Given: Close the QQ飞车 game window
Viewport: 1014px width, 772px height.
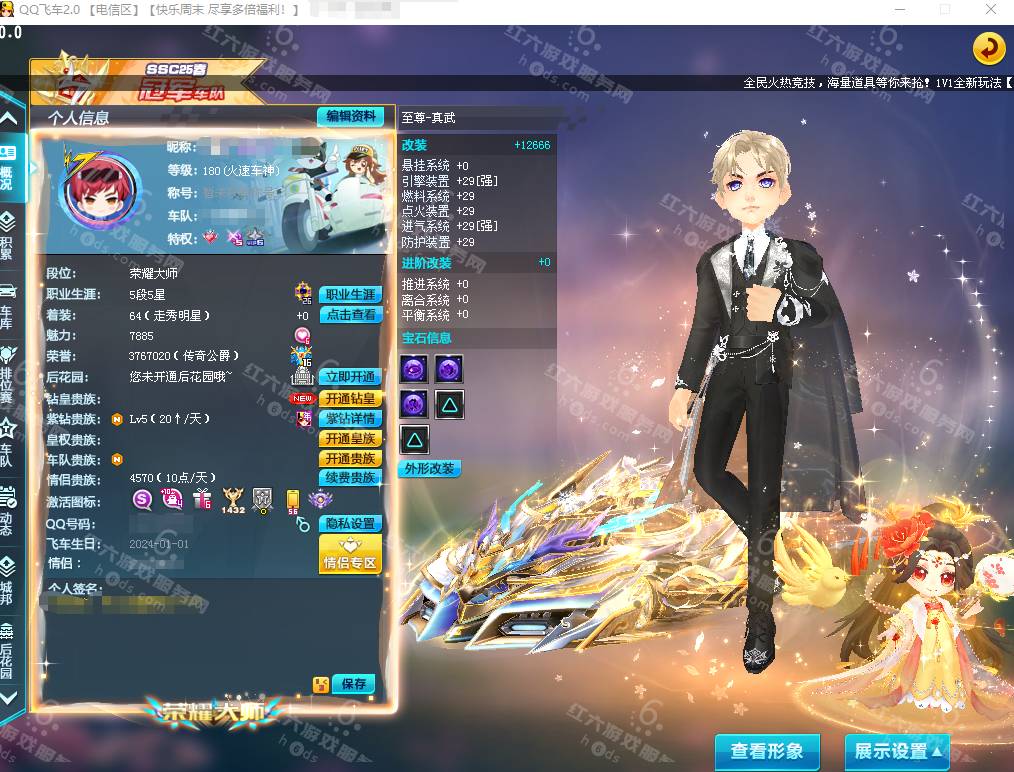Looking at the screenshot, I should click(990, 9).
